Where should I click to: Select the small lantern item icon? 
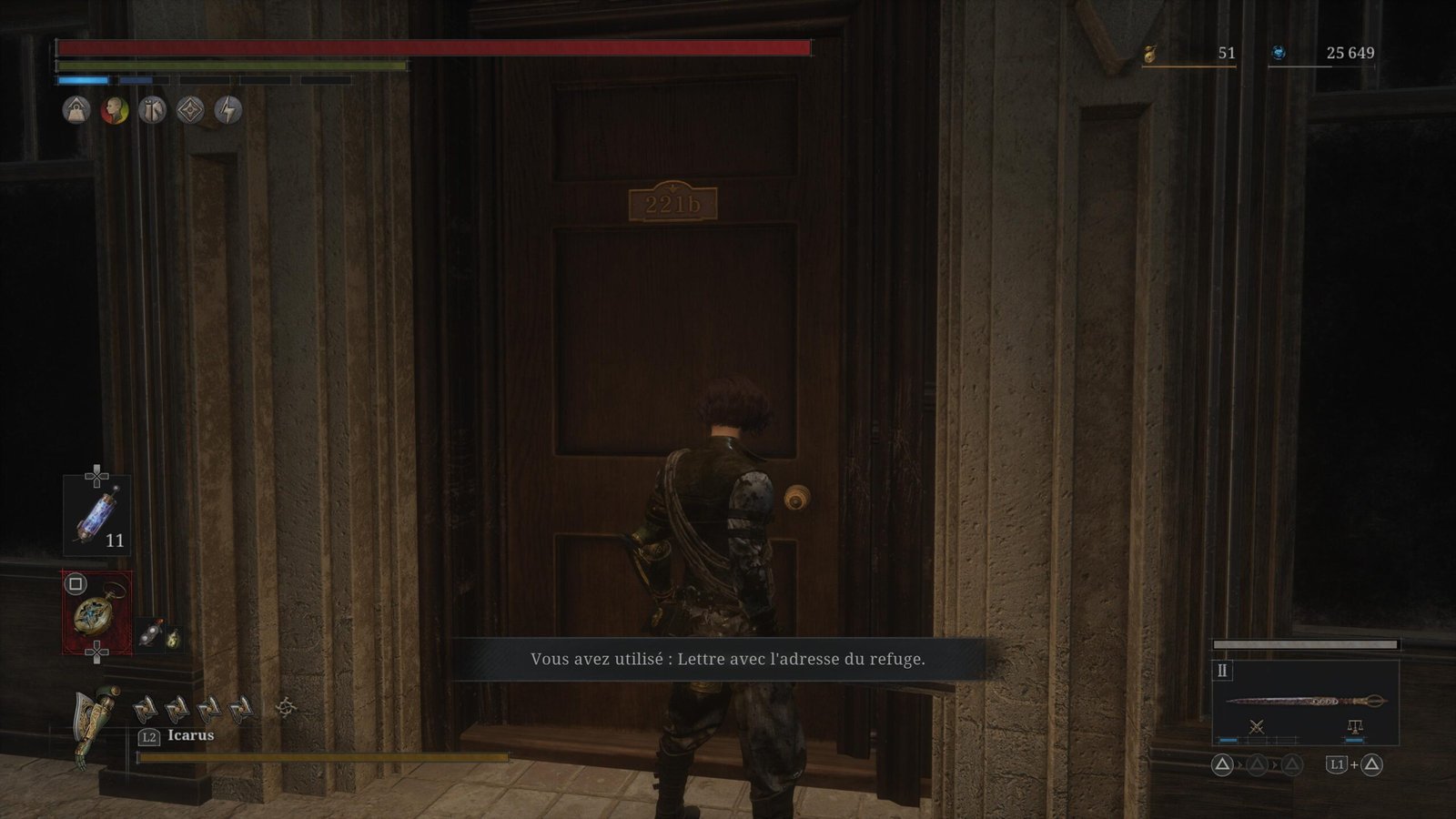coord(173,639)
